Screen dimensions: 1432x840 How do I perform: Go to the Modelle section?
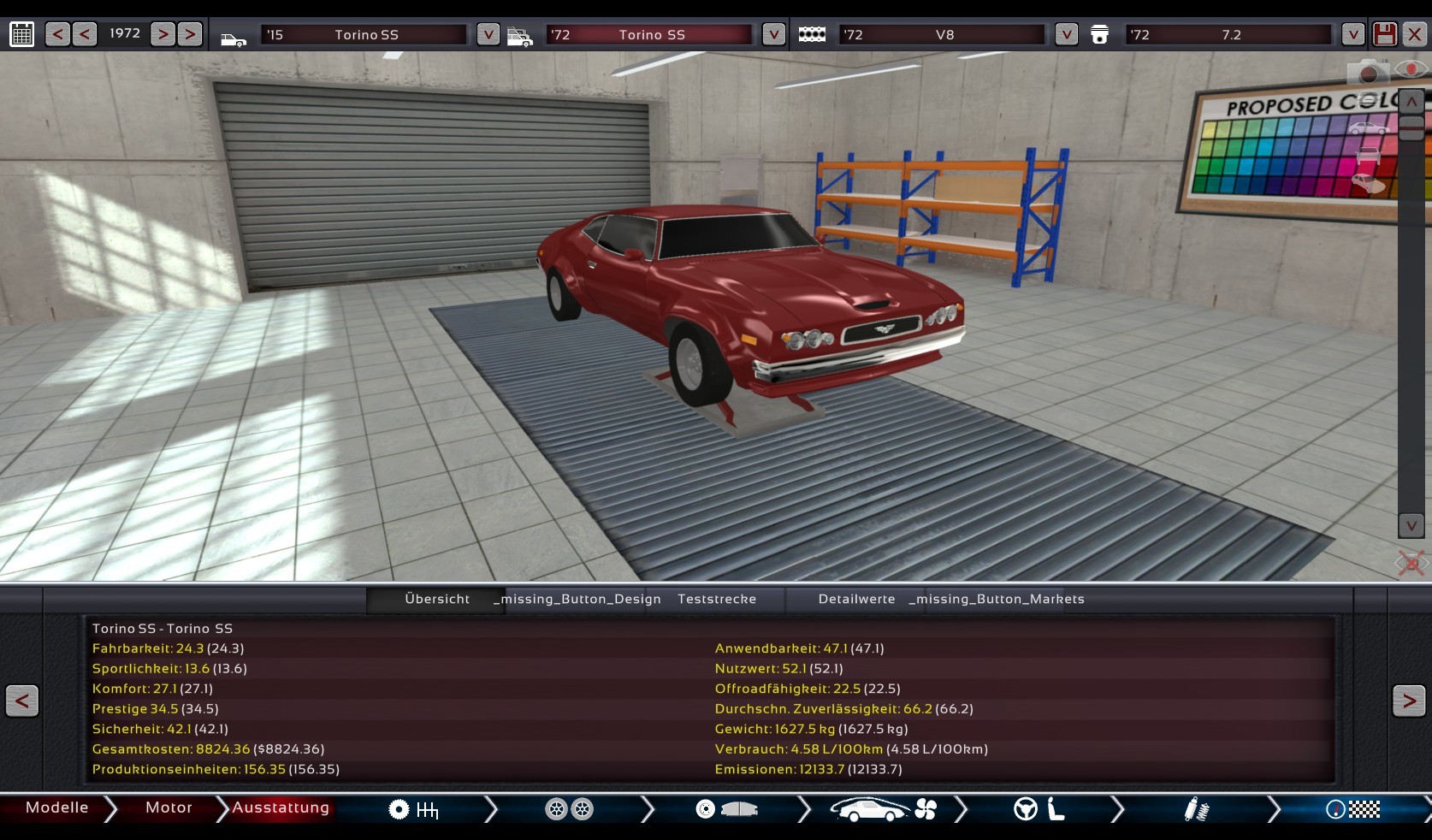tap(56, 808)
